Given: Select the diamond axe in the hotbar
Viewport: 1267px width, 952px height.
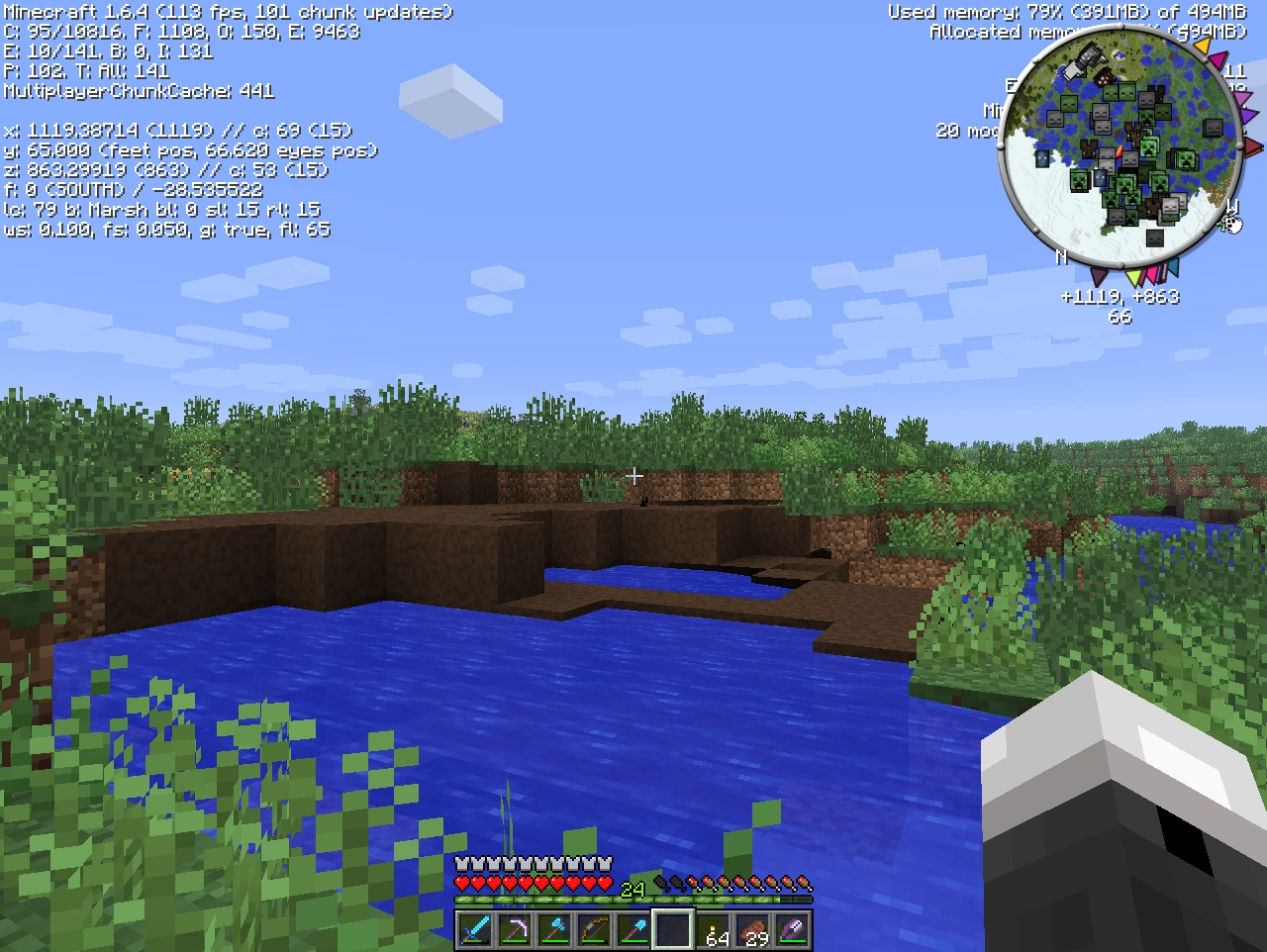Looking at the screenshot, I should click(x=552, y=927).
